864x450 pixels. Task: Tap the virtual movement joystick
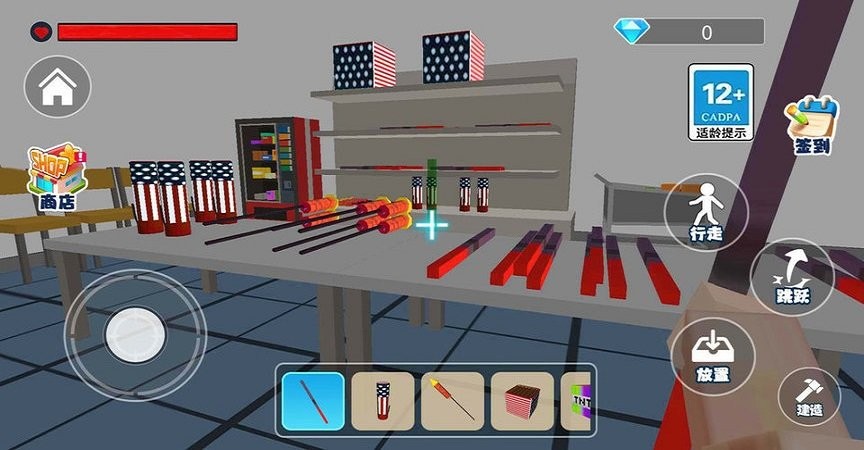click(x=134, y=333)
